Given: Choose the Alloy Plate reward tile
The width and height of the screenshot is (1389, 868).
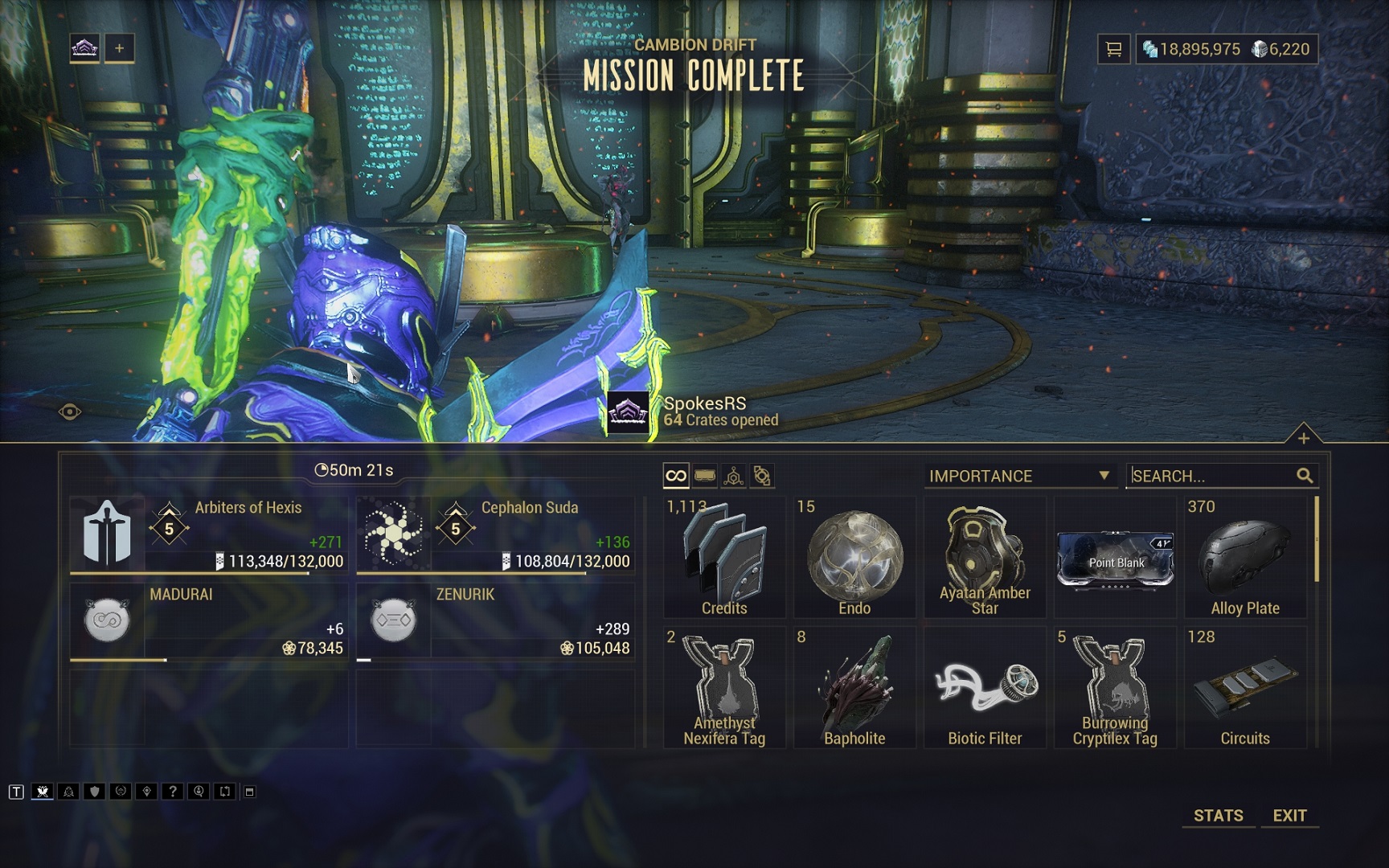Looking at the screenshot, I should point(1245,558).
